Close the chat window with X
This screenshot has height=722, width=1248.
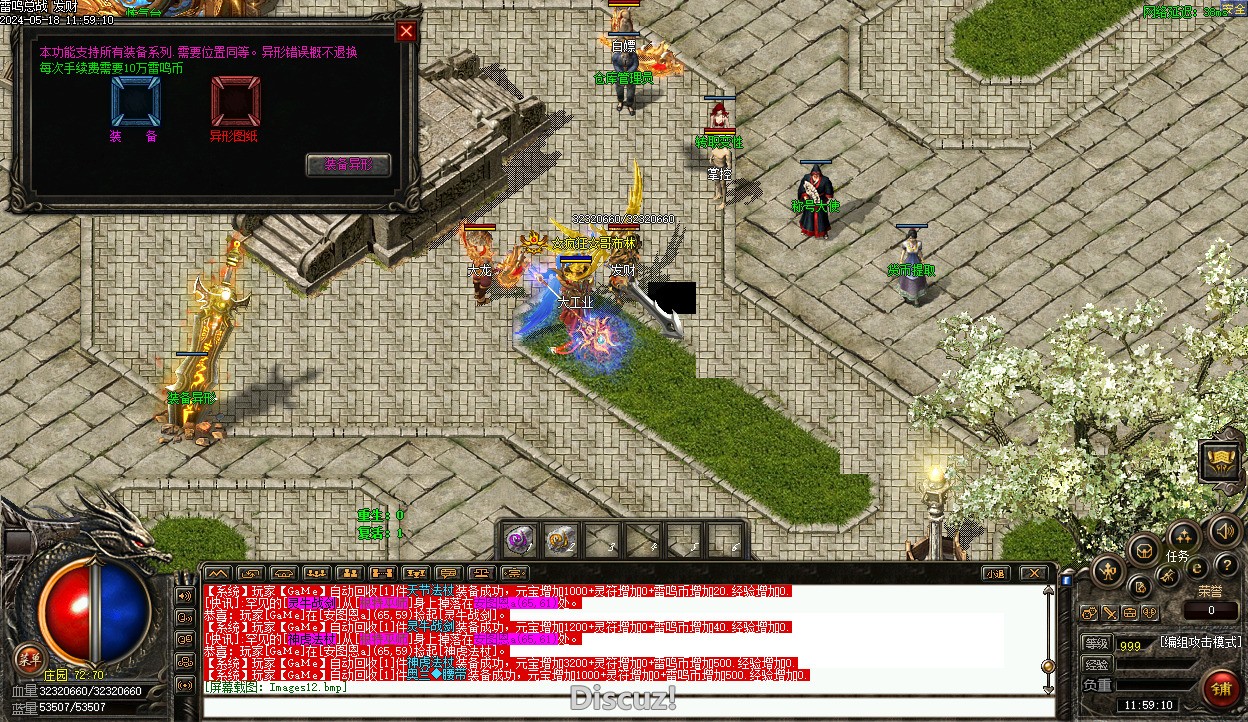[x=1033, y=573]
